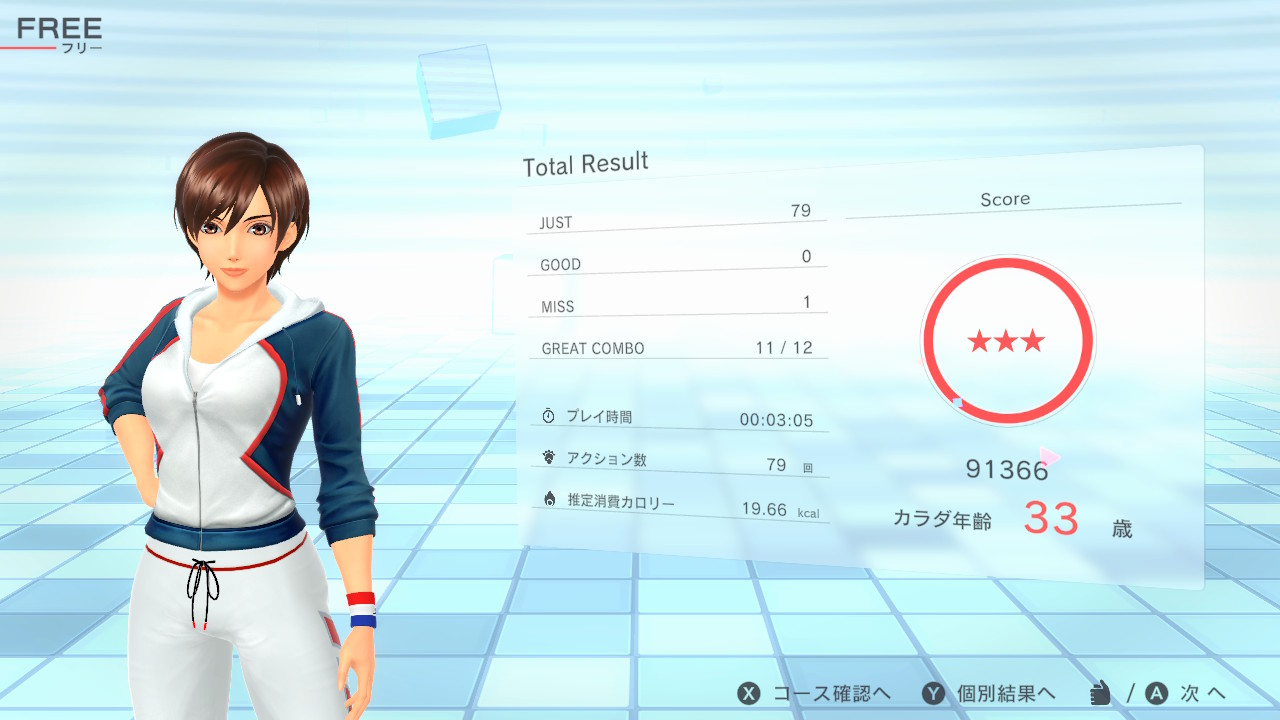Open the course check (コース確認へ) option
Viewport: 1280px width, 720px height.
click(814, 693)
